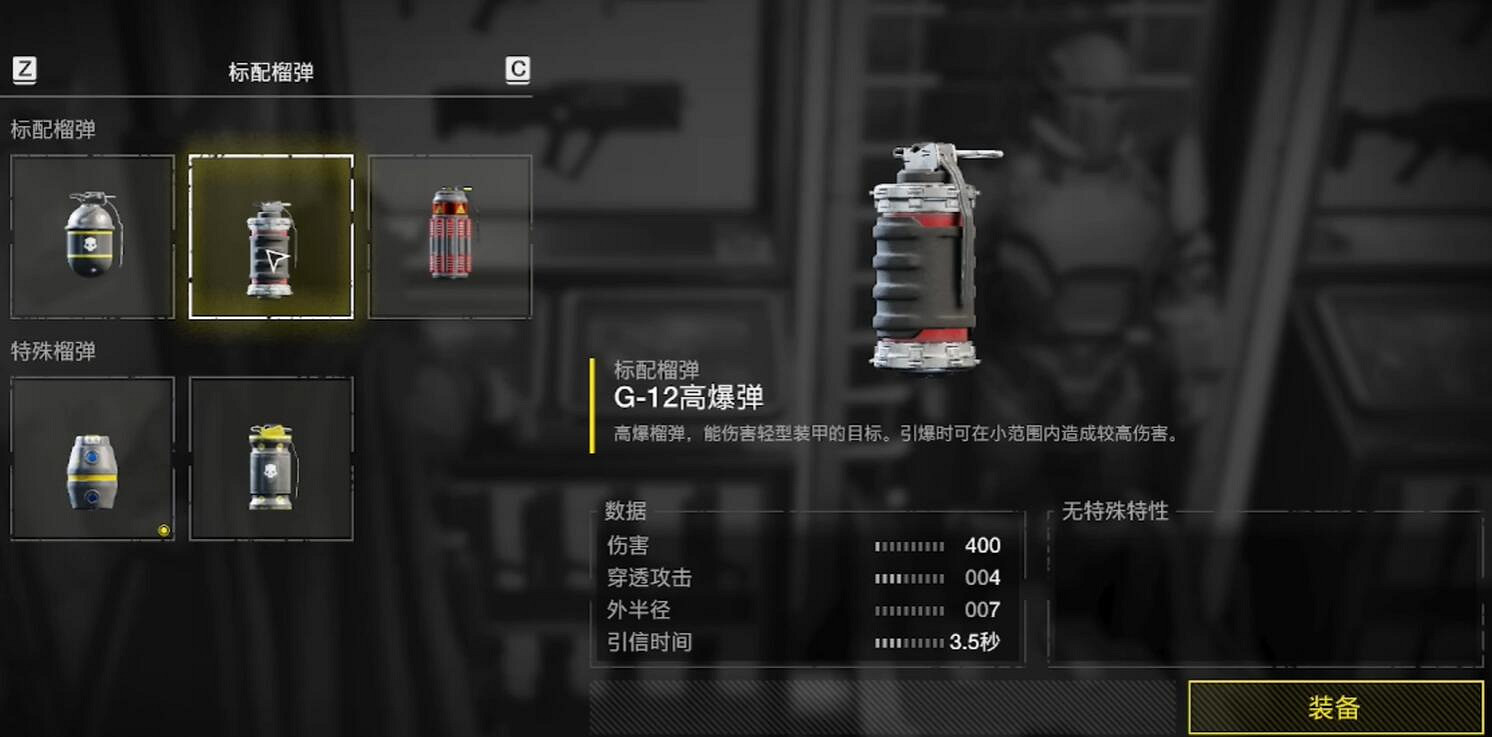
Task: Click the 引信时间 fuse time bar
Action: click(910, 642)
